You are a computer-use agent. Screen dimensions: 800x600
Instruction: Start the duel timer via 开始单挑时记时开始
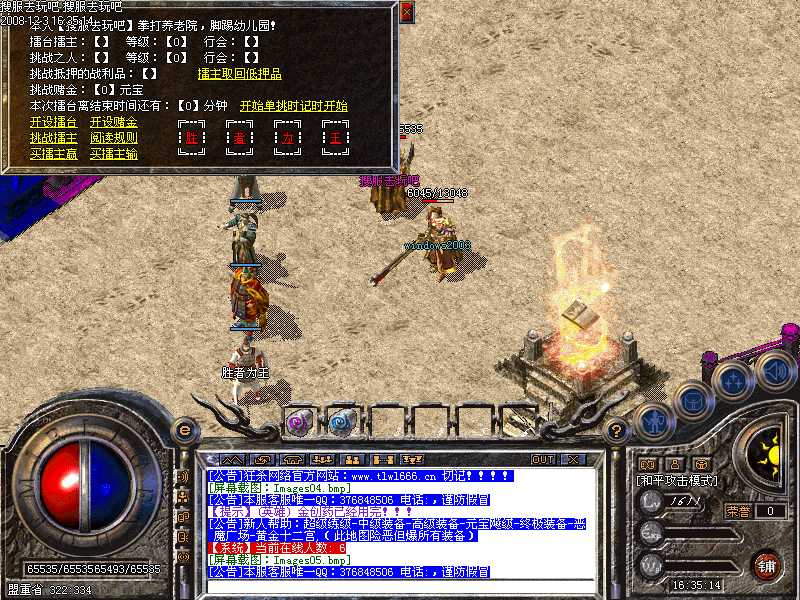pyautogui.click(x=293, y=105)
